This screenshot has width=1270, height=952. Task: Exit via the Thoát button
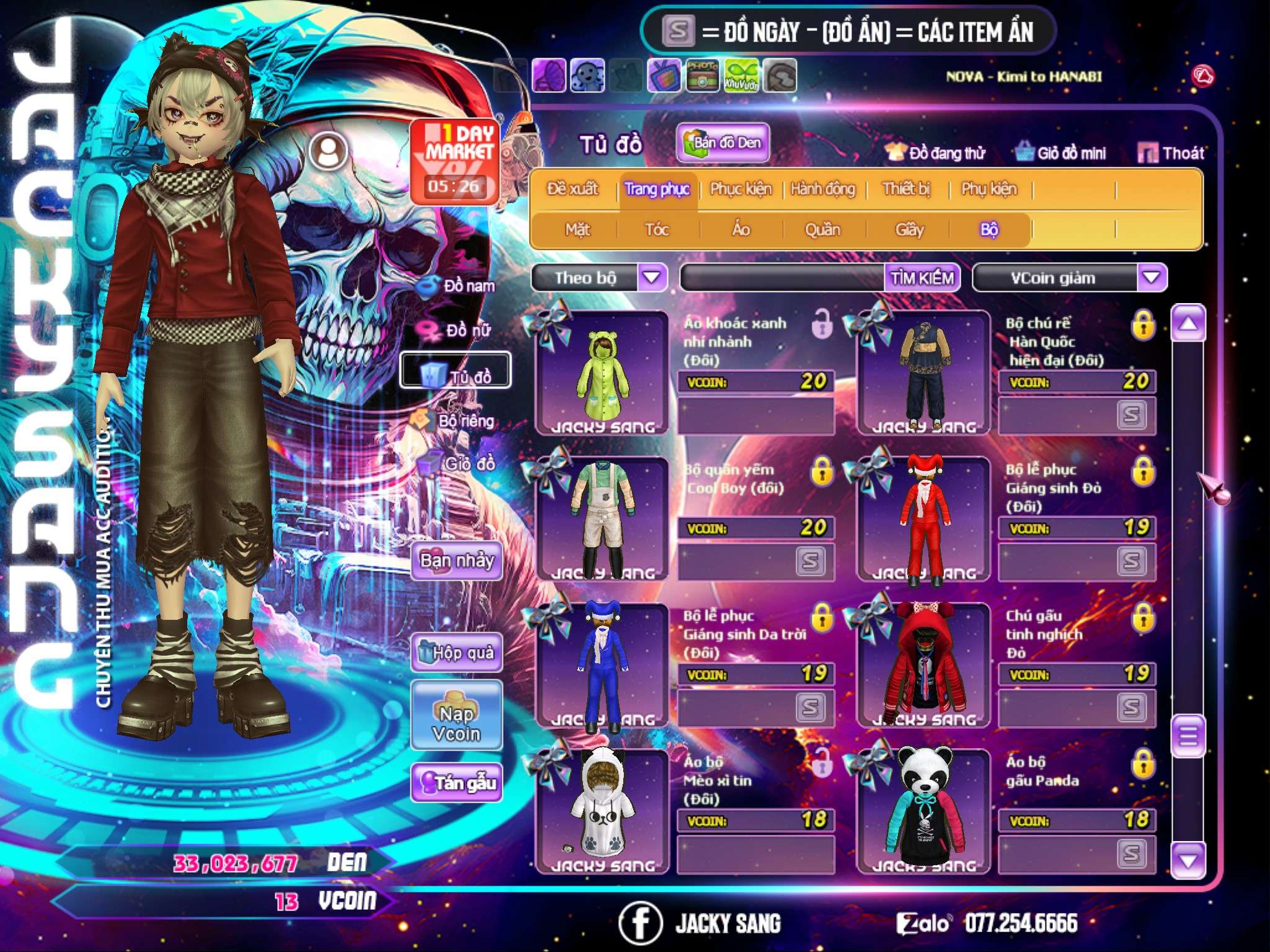click(x=1171, y=153)
